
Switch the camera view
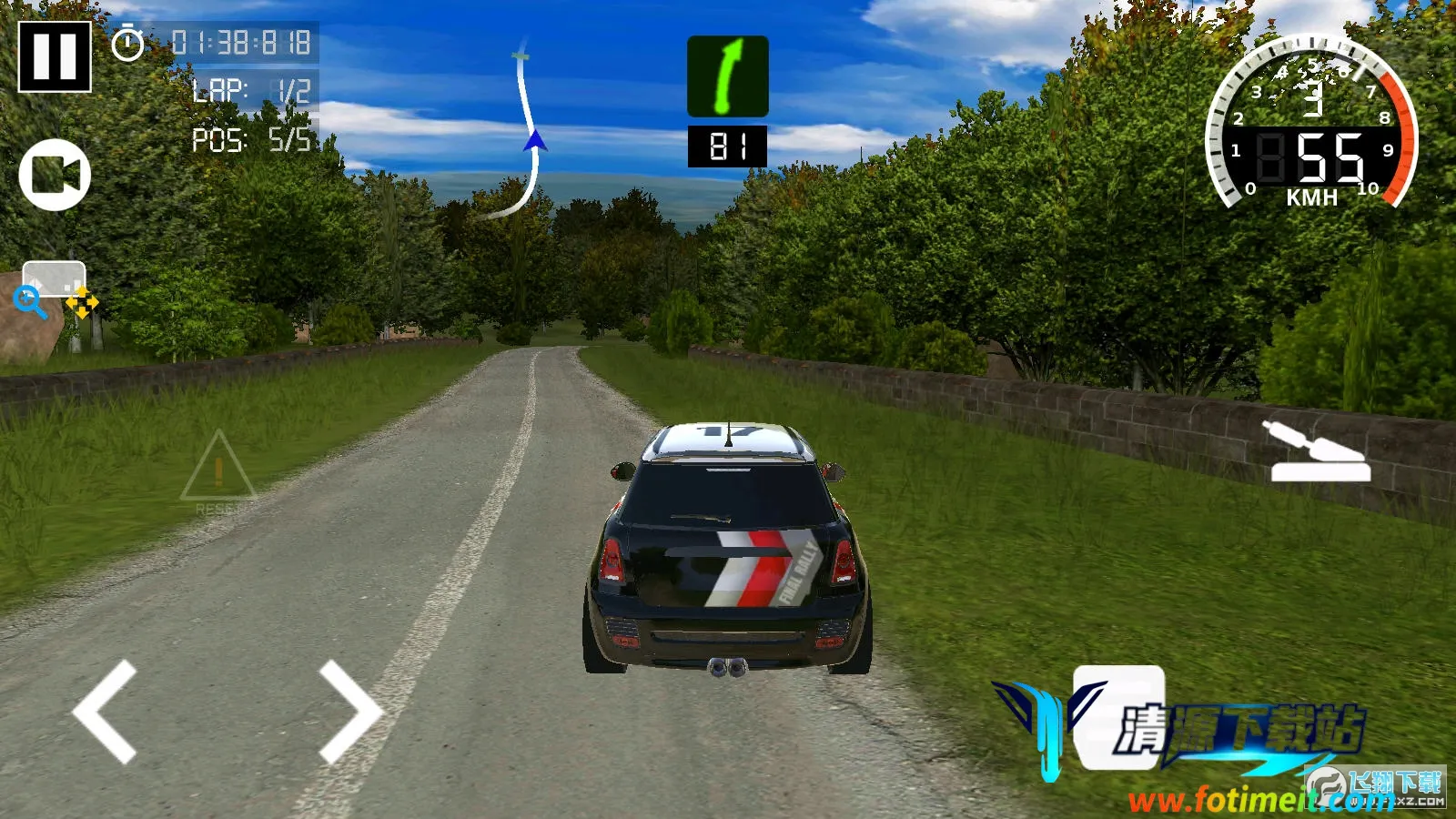pos(55,175)
